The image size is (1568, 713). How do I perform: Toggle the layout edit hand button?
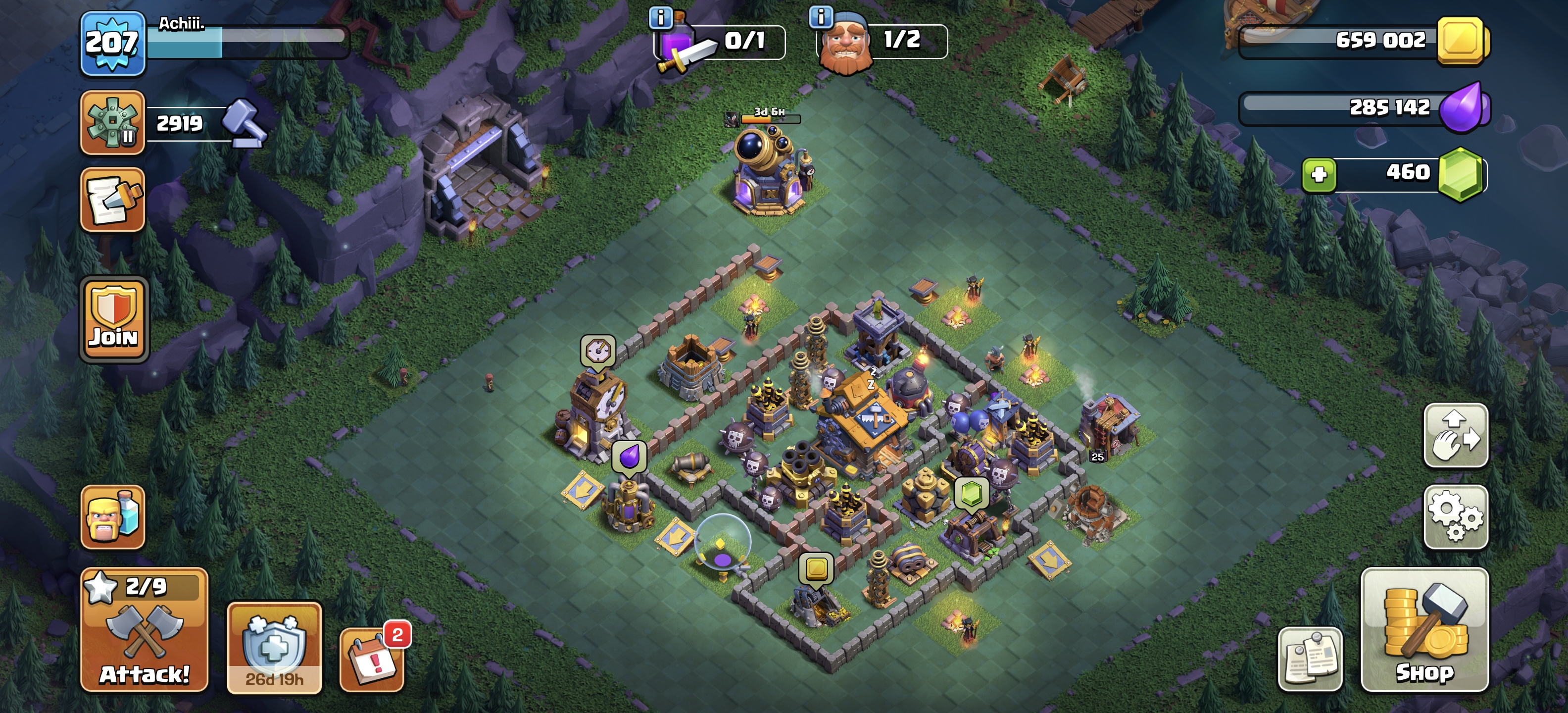(1455, 435)
